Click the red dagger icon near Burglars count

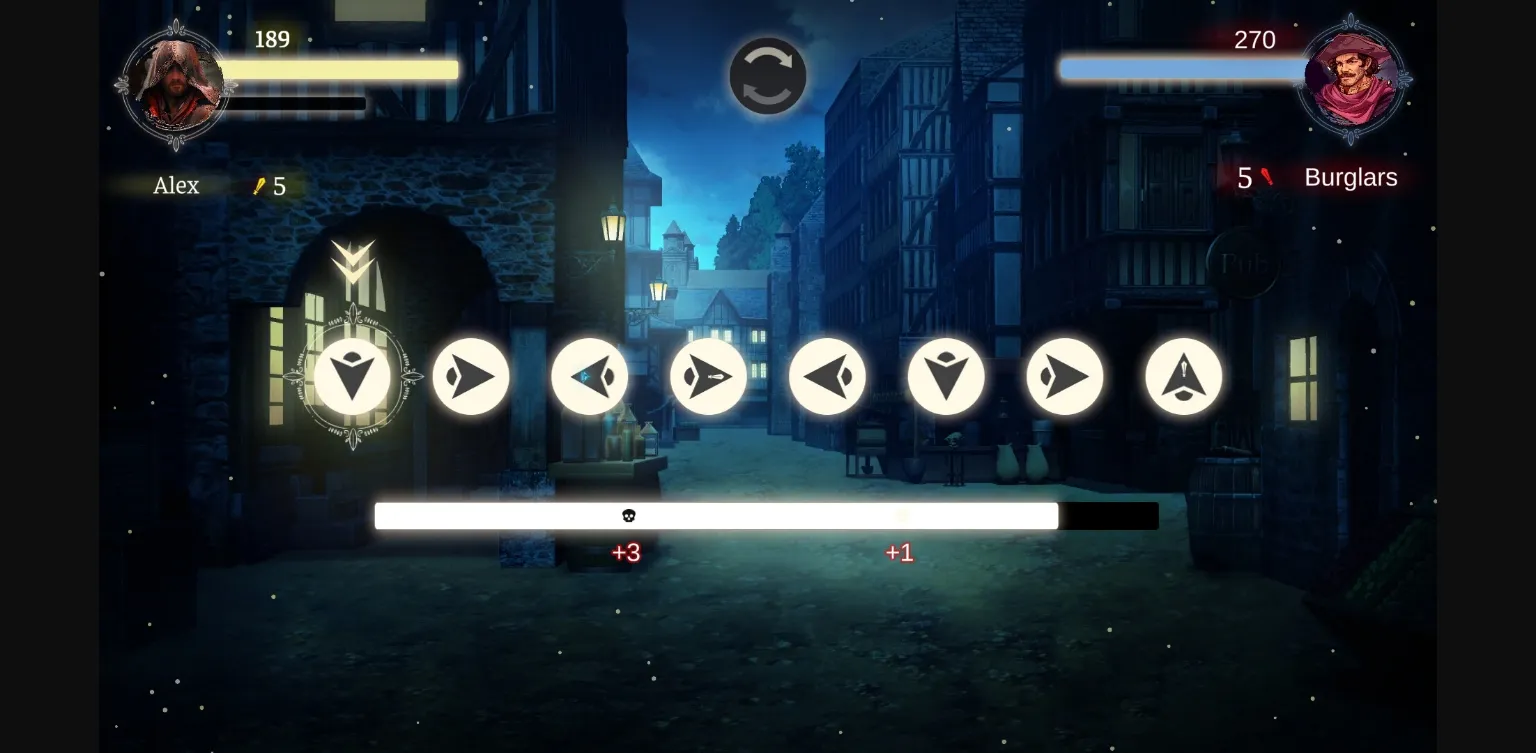1267,177
